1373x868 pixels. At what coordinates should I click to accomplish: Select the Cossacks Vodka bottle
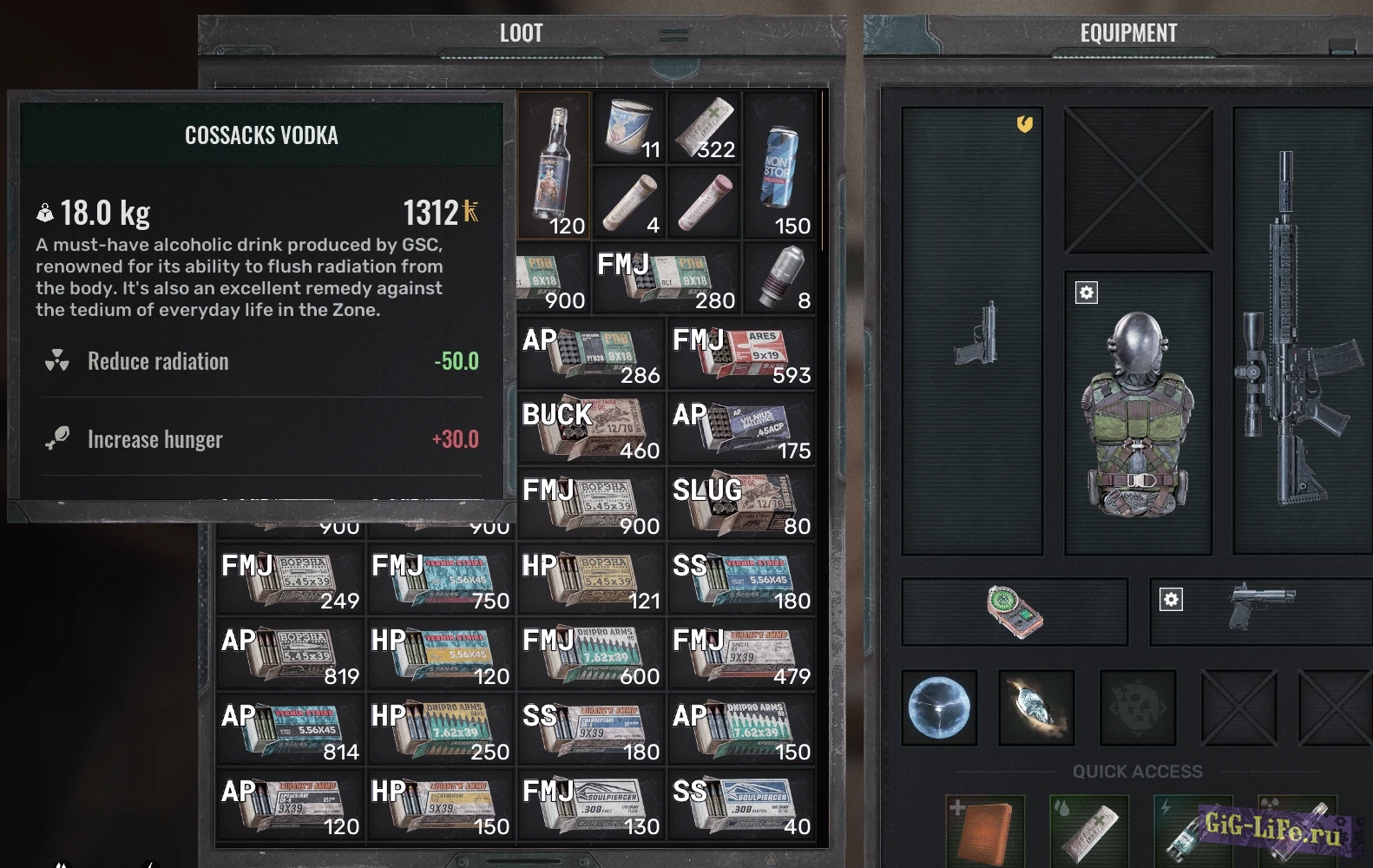pos(554,165)
